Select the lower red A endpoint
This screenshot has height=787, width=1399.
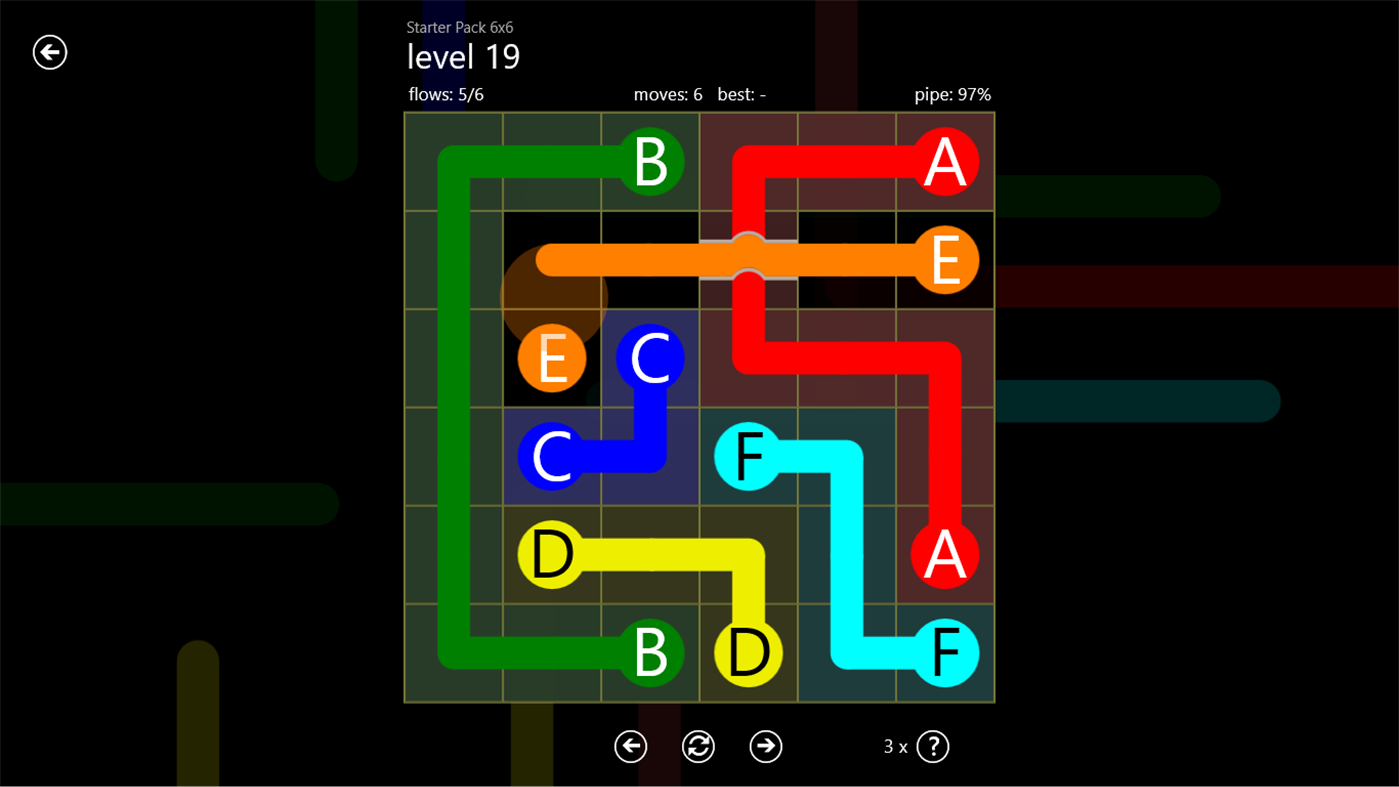pyautogui.click(x=944, y=554)
